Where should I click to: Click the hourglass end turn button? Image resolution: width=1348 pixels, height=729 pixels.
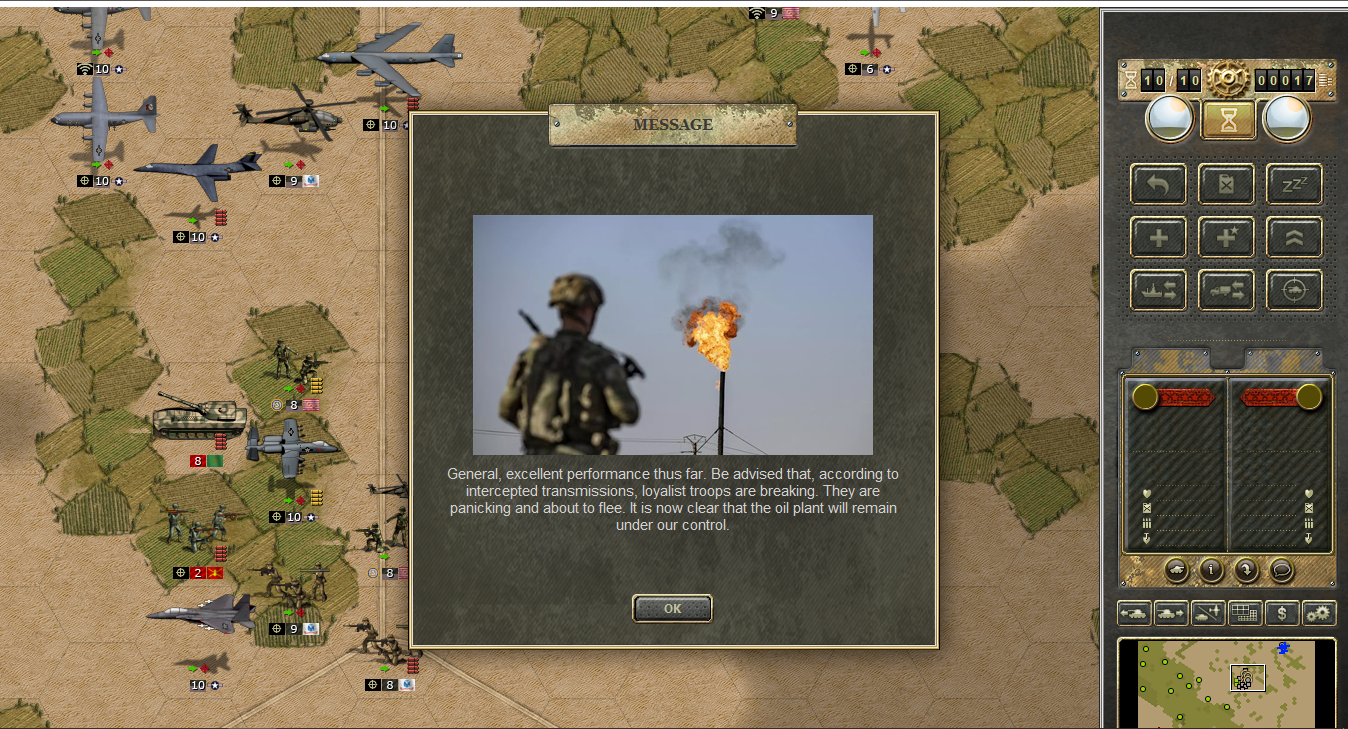click(1228, 120)
